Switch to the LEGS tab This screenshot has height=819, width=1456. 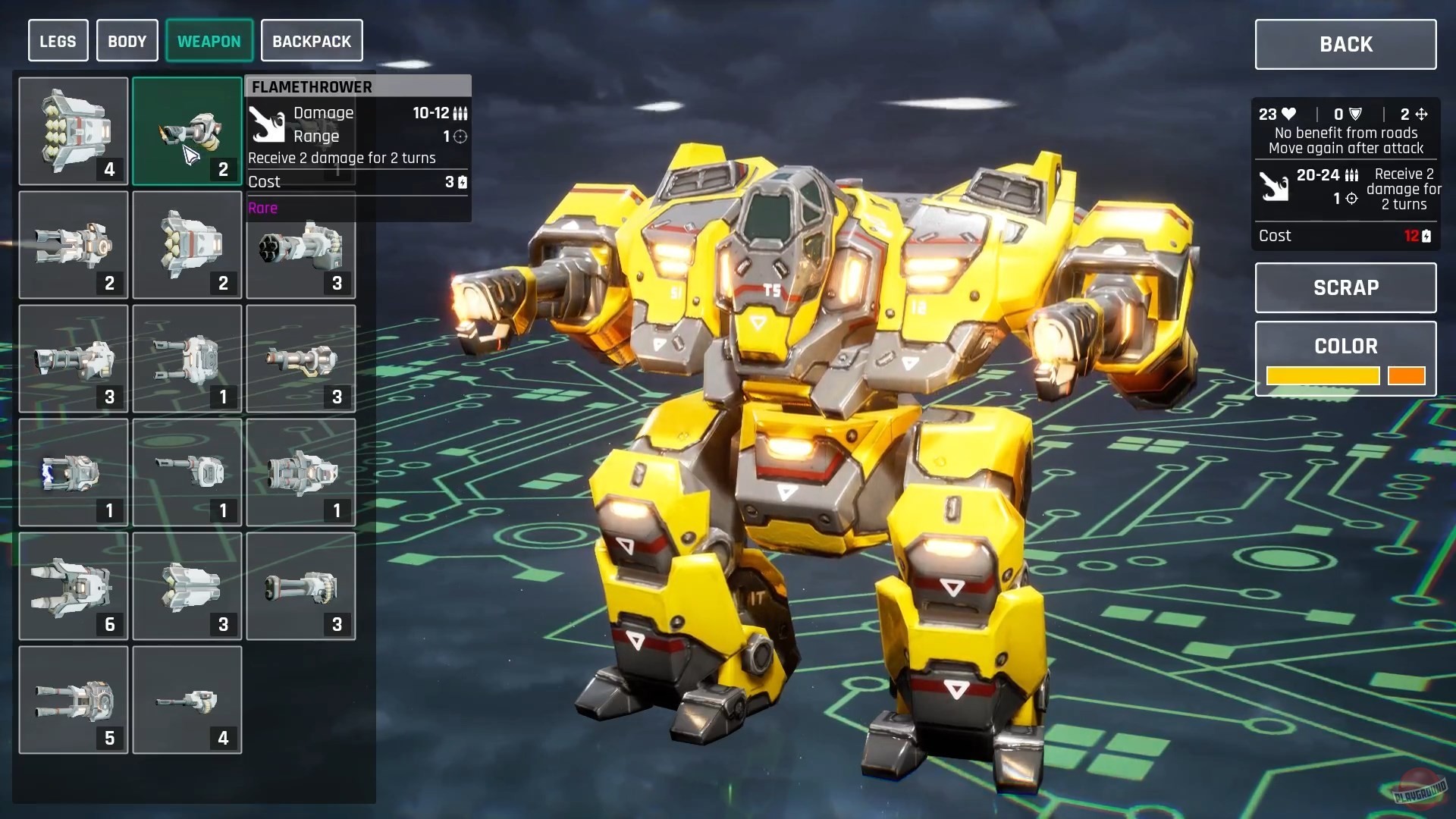point(58,40)
